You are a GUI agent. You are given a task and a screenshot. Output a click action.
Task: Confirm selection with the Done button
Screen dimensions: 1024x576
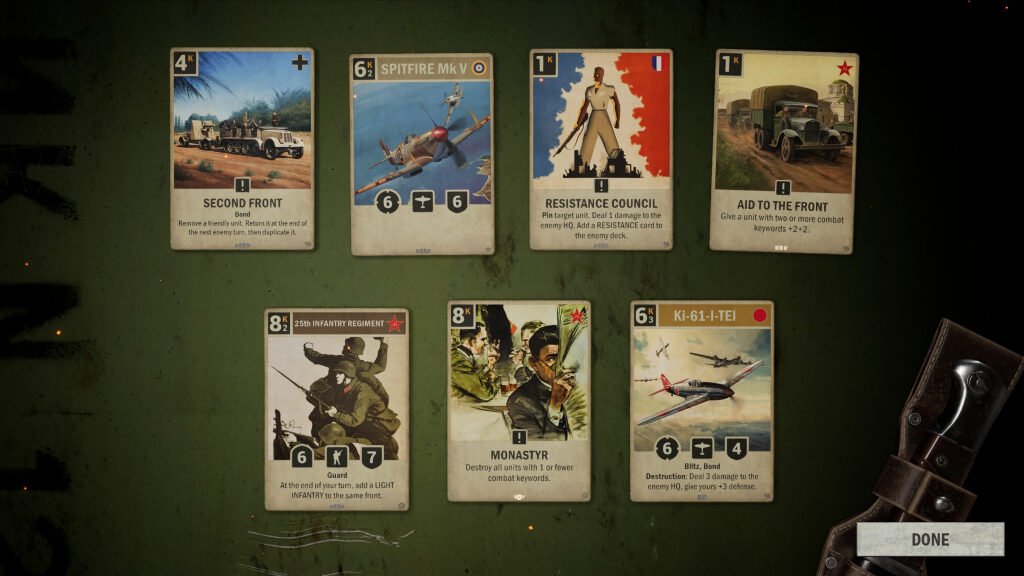pos(929,539)
